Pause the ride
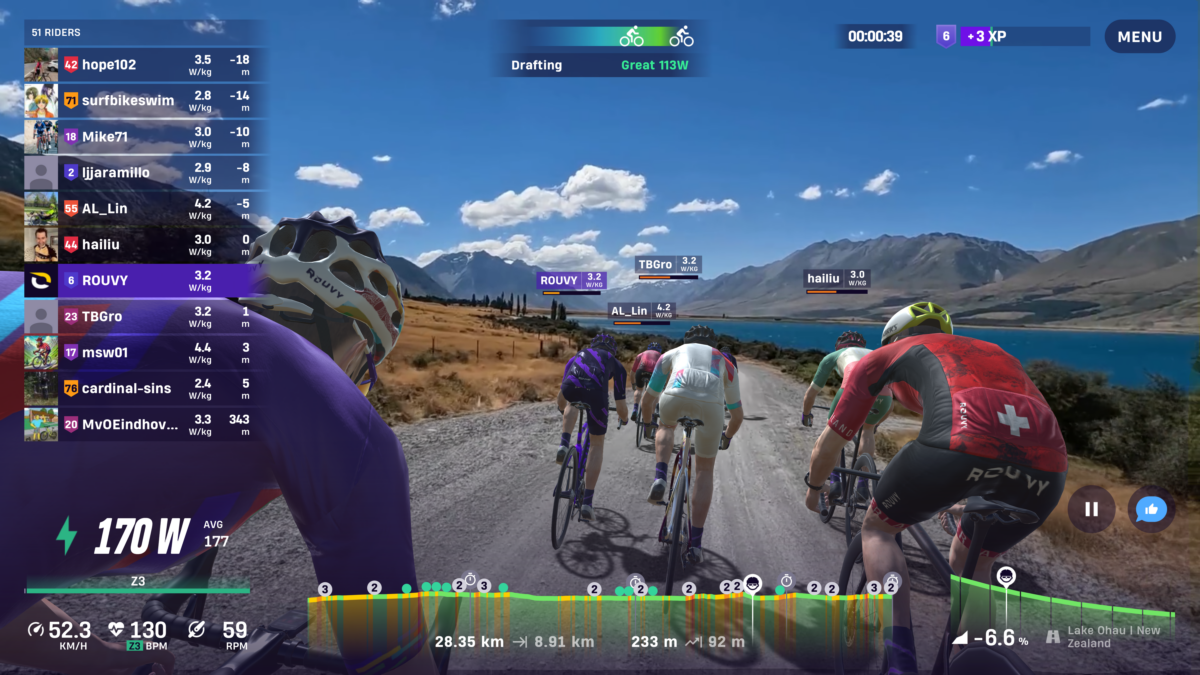The height and width of the screenshot is (675, 1200). (x=1091, y=509)
